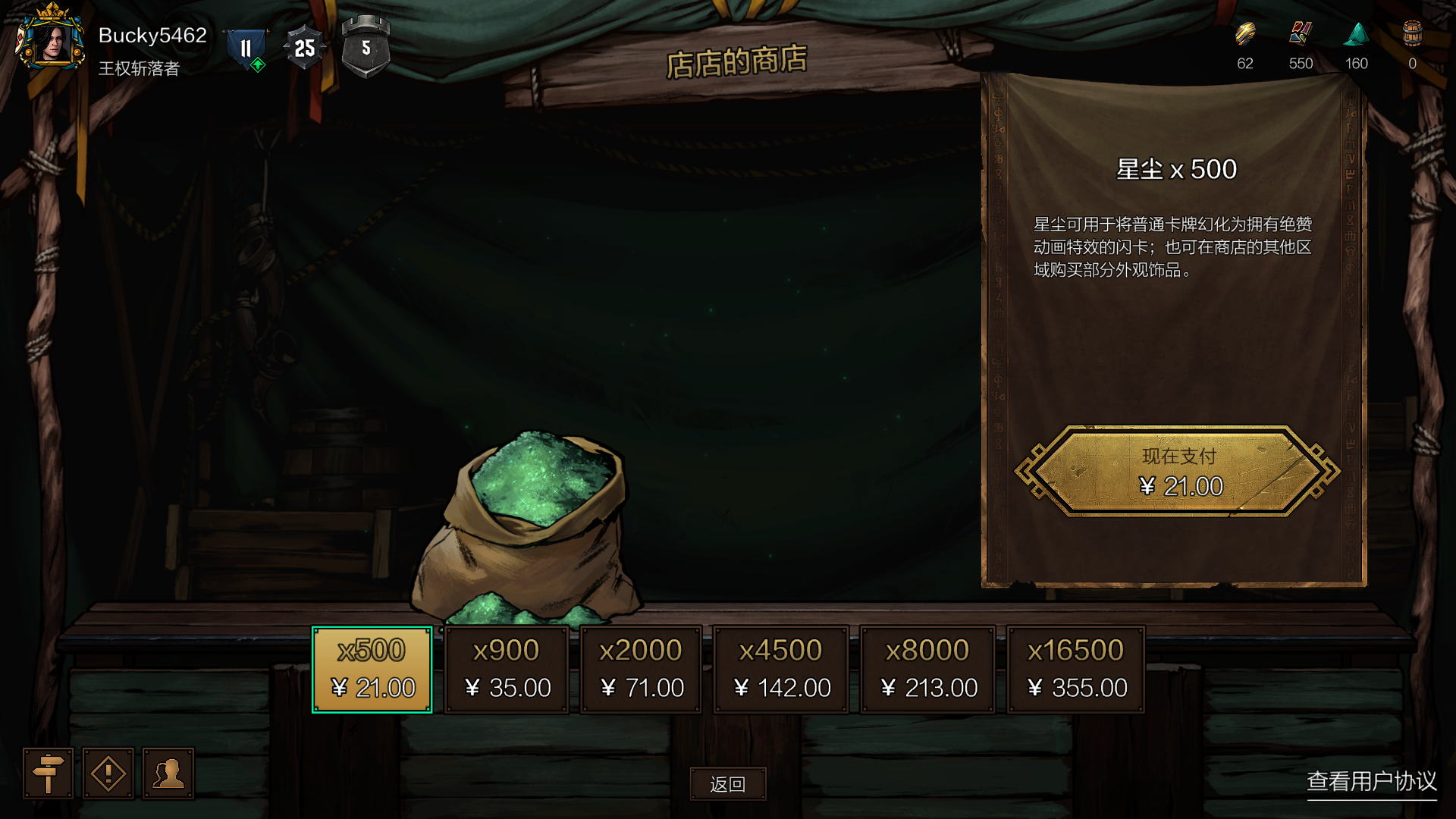Screen dimensions: 1456x819
Task: Click the rank 25 badge
Action: pyautogui.click(x=304, y=49)
